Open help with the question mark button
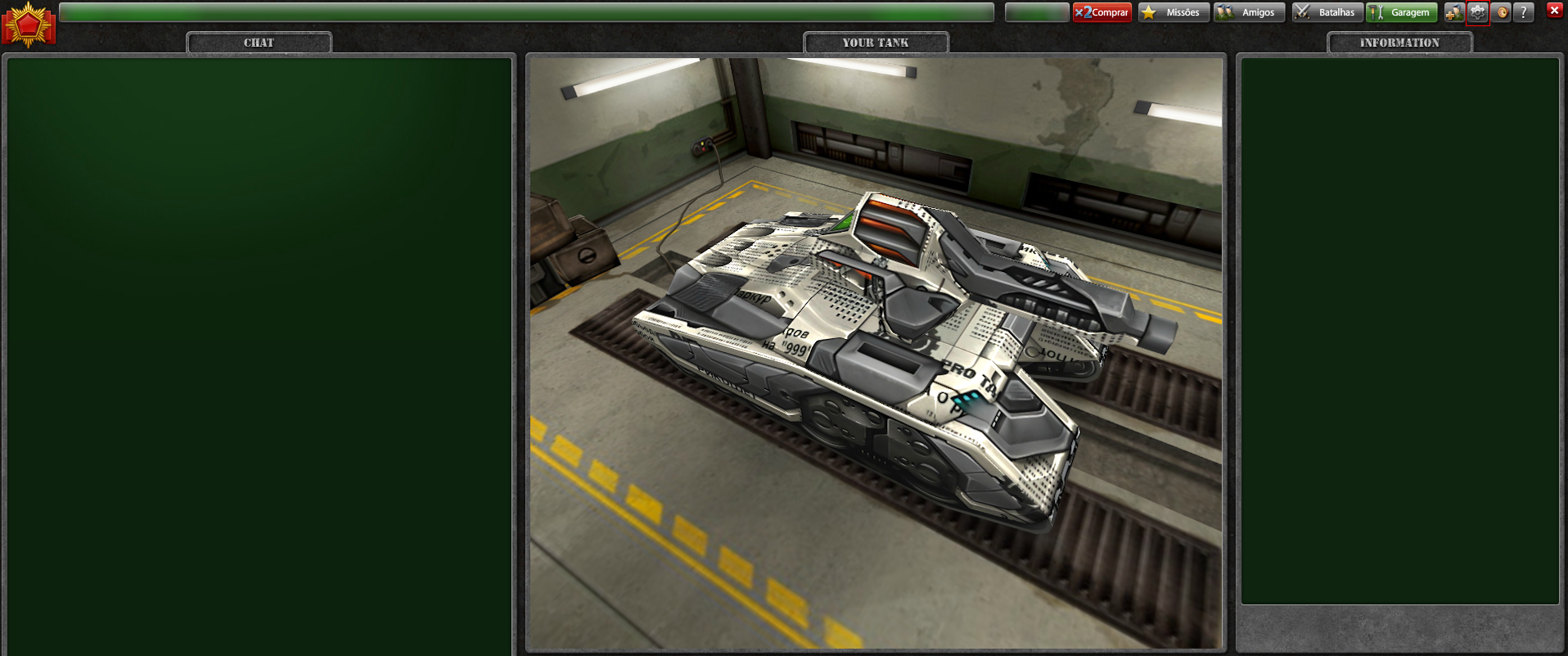Viewport: 1568px width, 656px height. coord(1523,12)
